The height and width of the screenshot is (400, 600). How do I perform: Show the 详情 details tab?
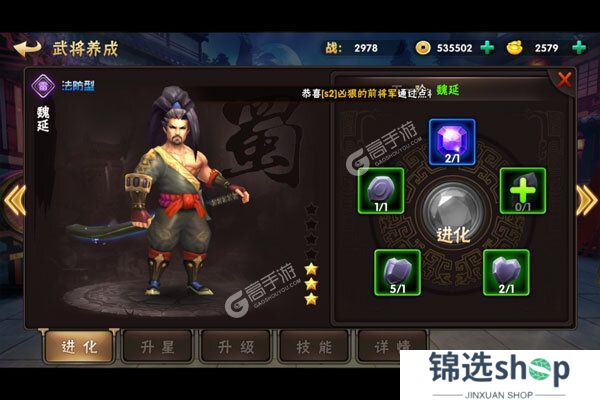[386, 346]
